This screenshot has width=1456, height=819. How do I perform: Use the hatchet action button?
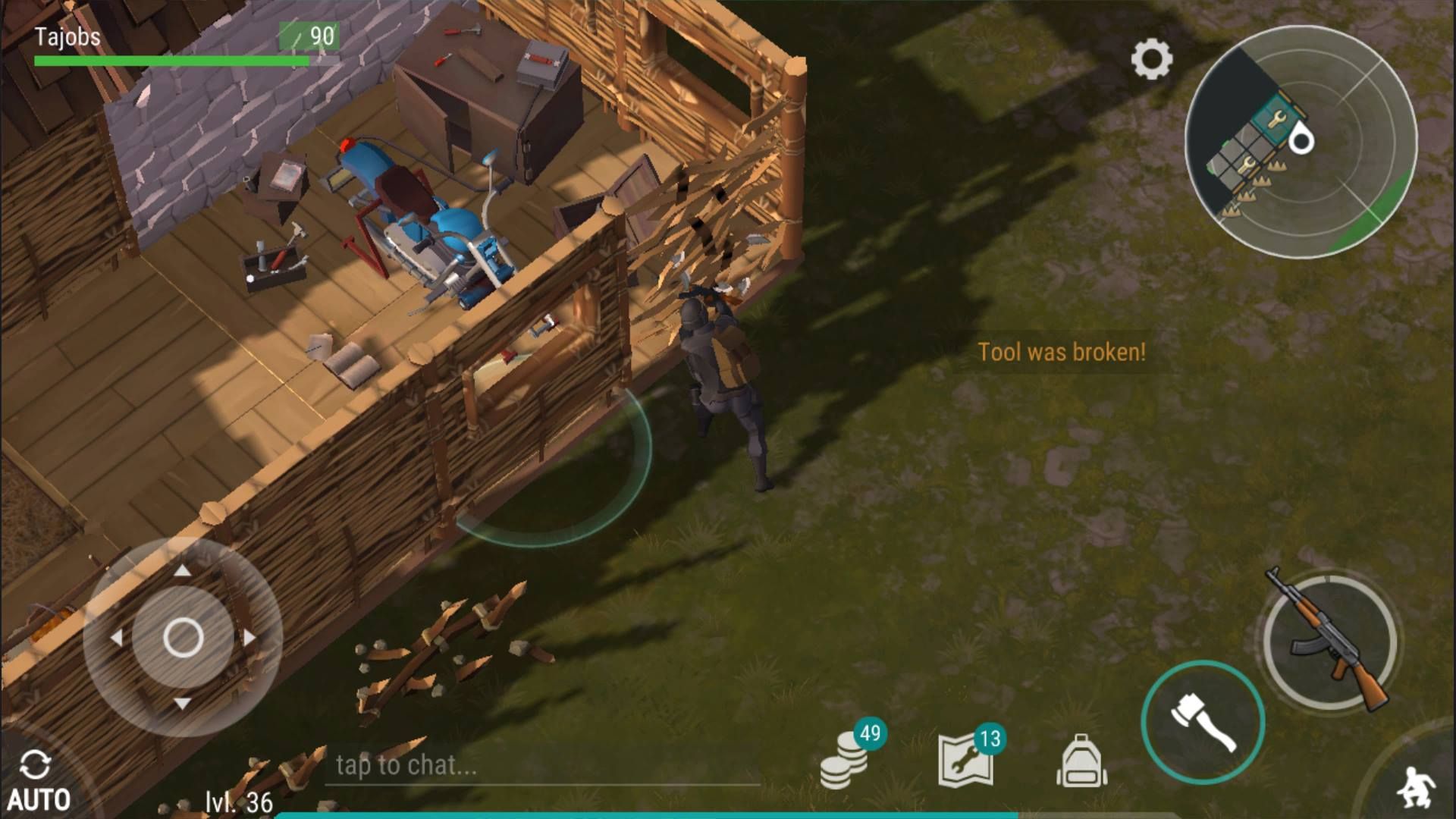pyautogui.click(x=1203, y=721)
